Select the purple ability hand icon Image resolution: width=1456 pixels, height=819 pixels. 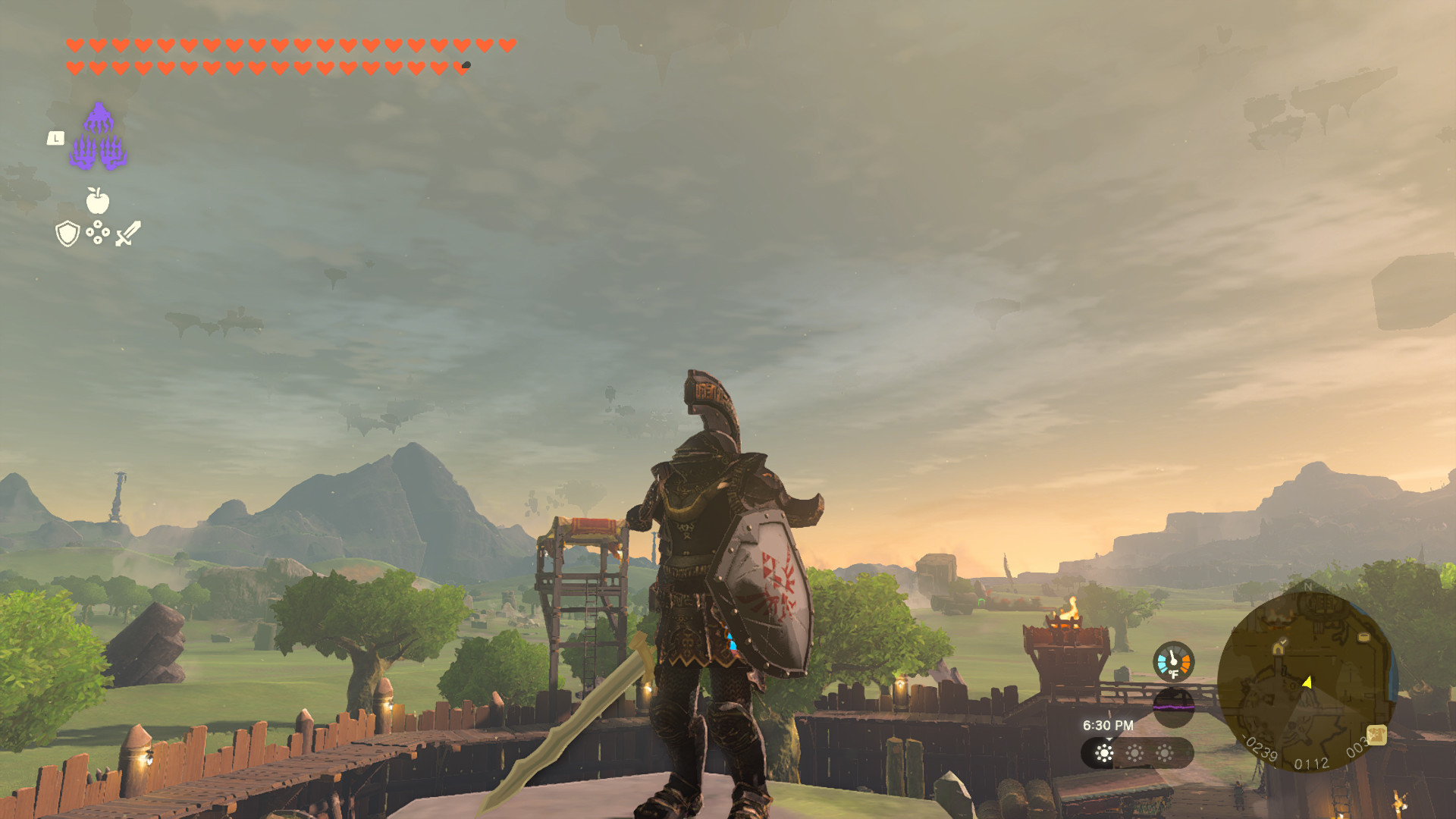(99, 136)
